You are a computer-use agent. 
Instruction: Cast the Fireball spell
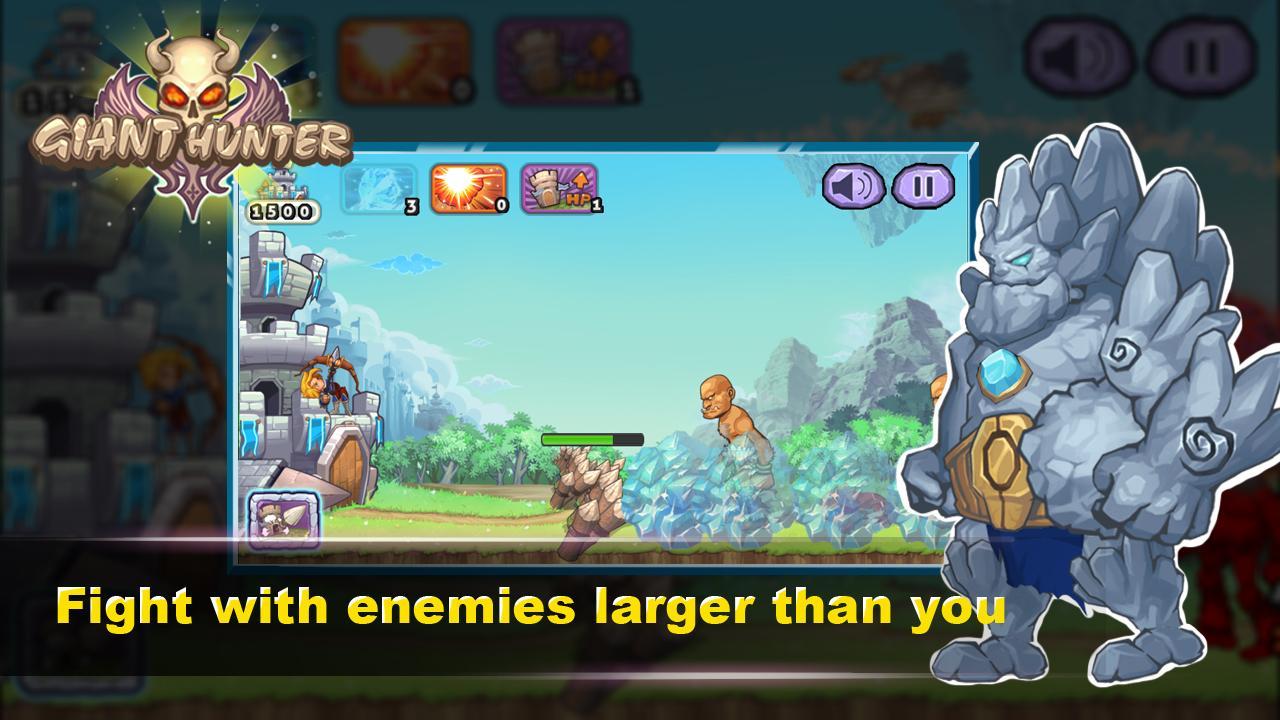click(x=469, y=188)
